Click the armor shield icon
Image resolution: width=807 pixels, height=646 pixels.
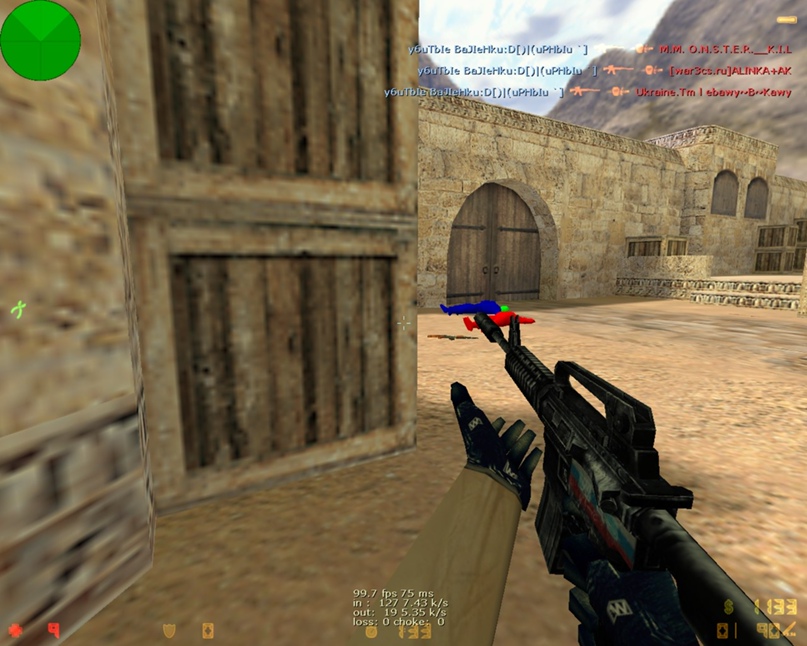click(x=169, y=630)
